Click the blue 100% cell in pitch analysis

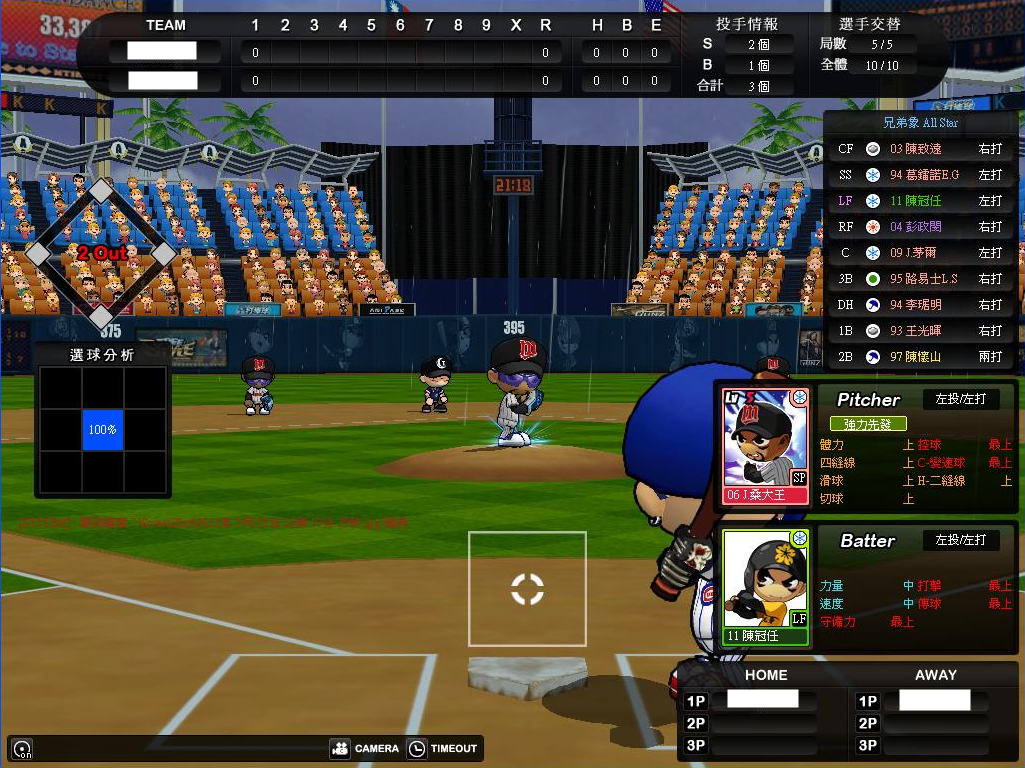point(103,430)
